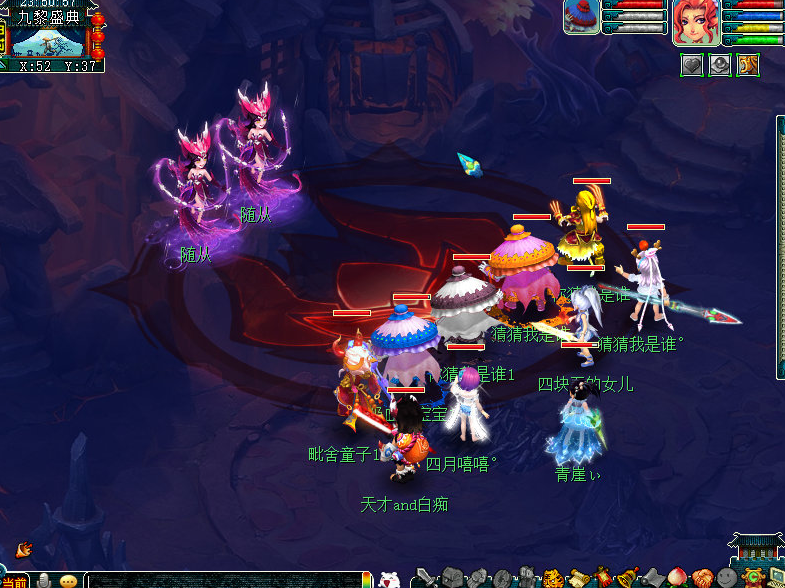The height and width of the screenshot is (588, 785).
Task: Select the pet portrait with red hat
Action: pos(581,17)
